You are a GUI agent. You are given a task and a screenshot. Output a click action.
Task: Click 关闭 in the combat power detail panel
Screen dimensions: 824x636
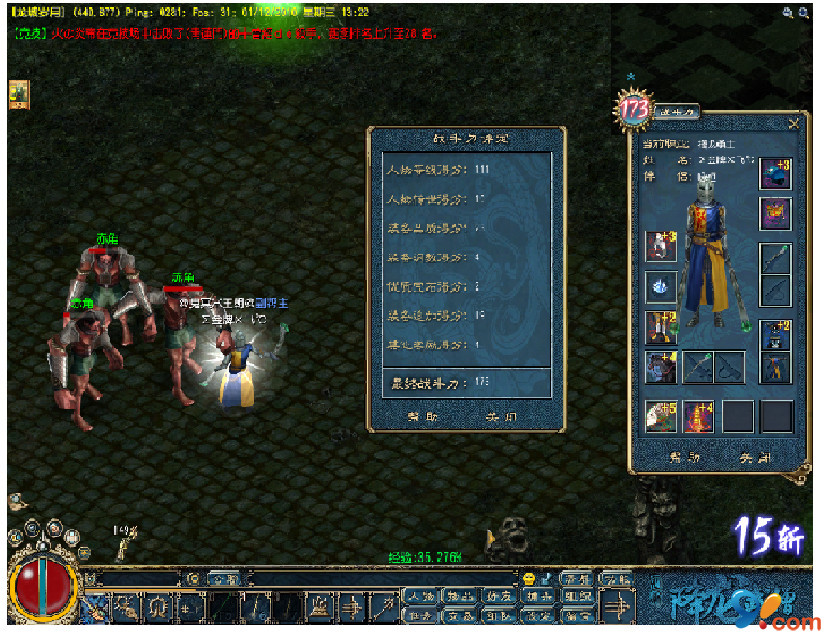click(501, 417)
